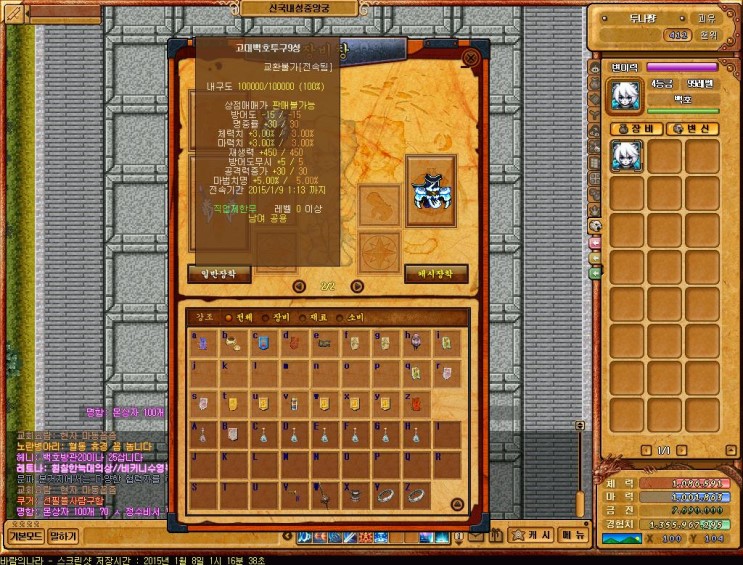This screenshot has height=565, width=743.
Task: Click the equipped armor slot in the equipment panel
Action: [431, 189]
